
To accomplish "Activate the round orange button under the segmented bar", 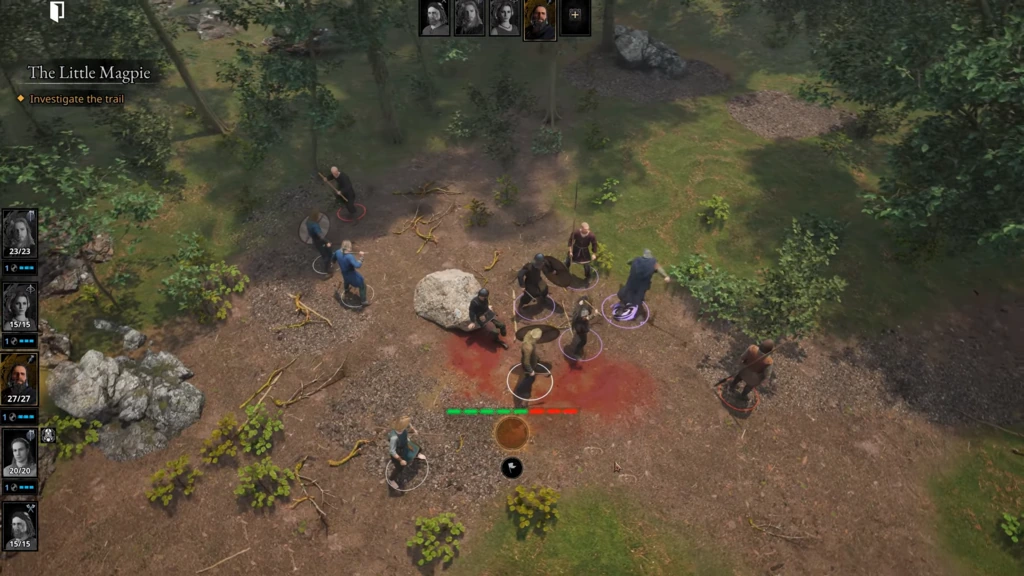I will pos(512,432).
